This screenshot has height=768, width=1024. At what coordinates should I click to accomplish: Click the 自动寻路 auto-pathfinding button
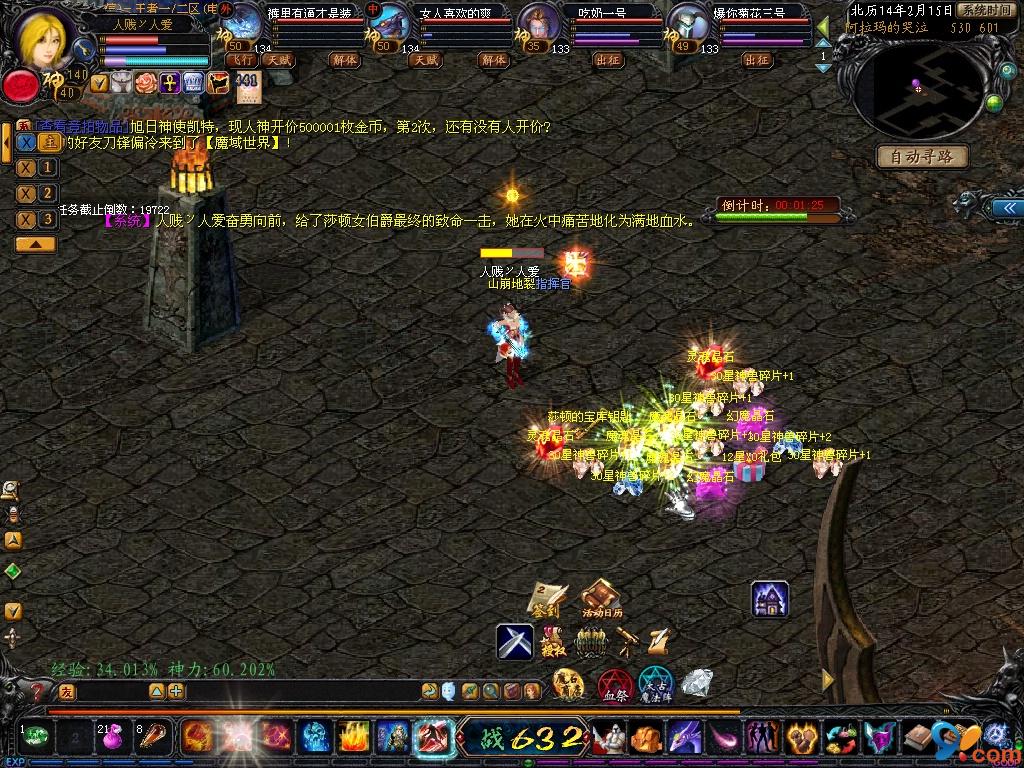click(x=922, y=156)
